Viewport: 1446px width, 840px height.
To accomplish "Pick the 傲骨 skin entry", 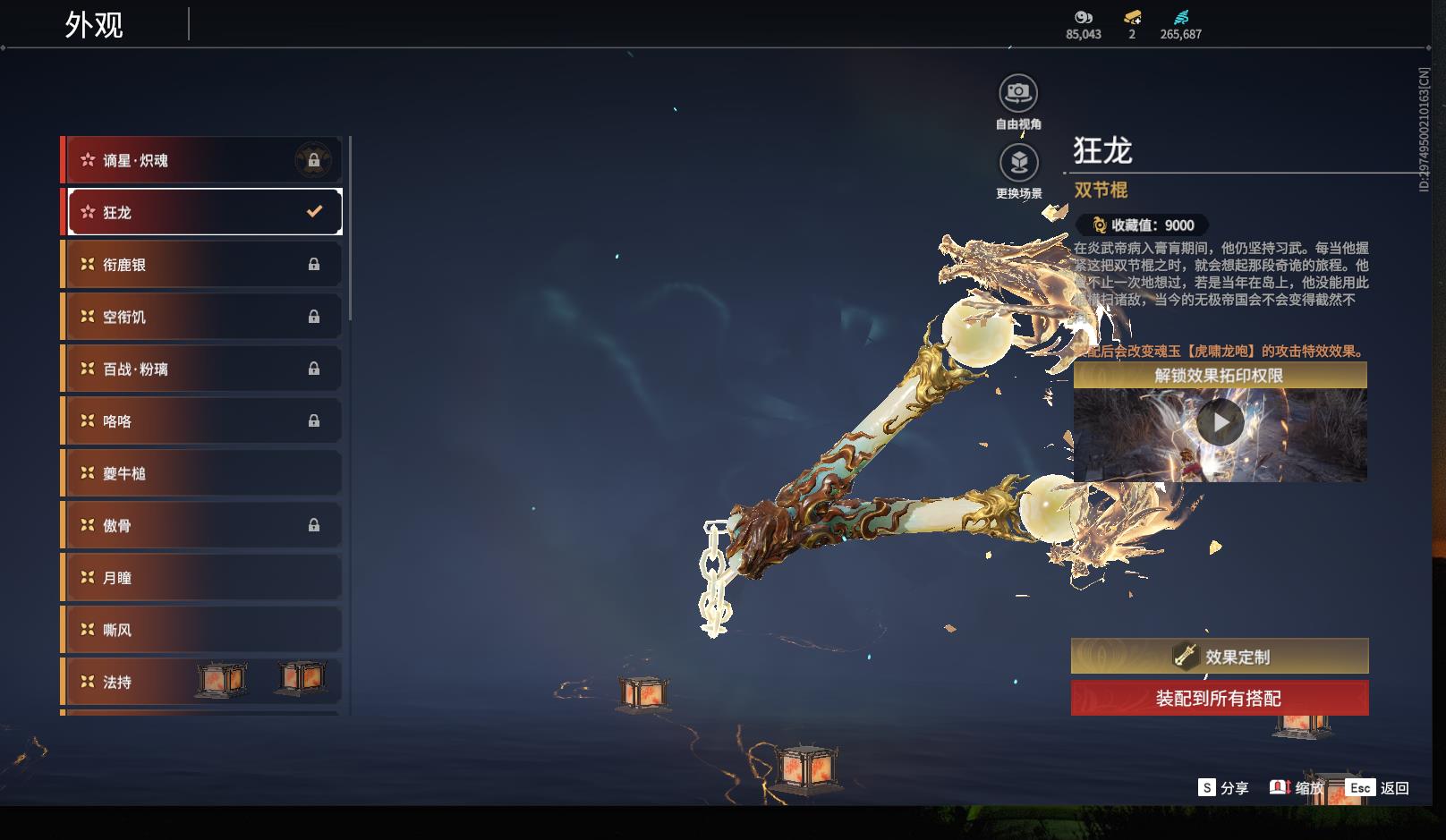I will (201, 525).
